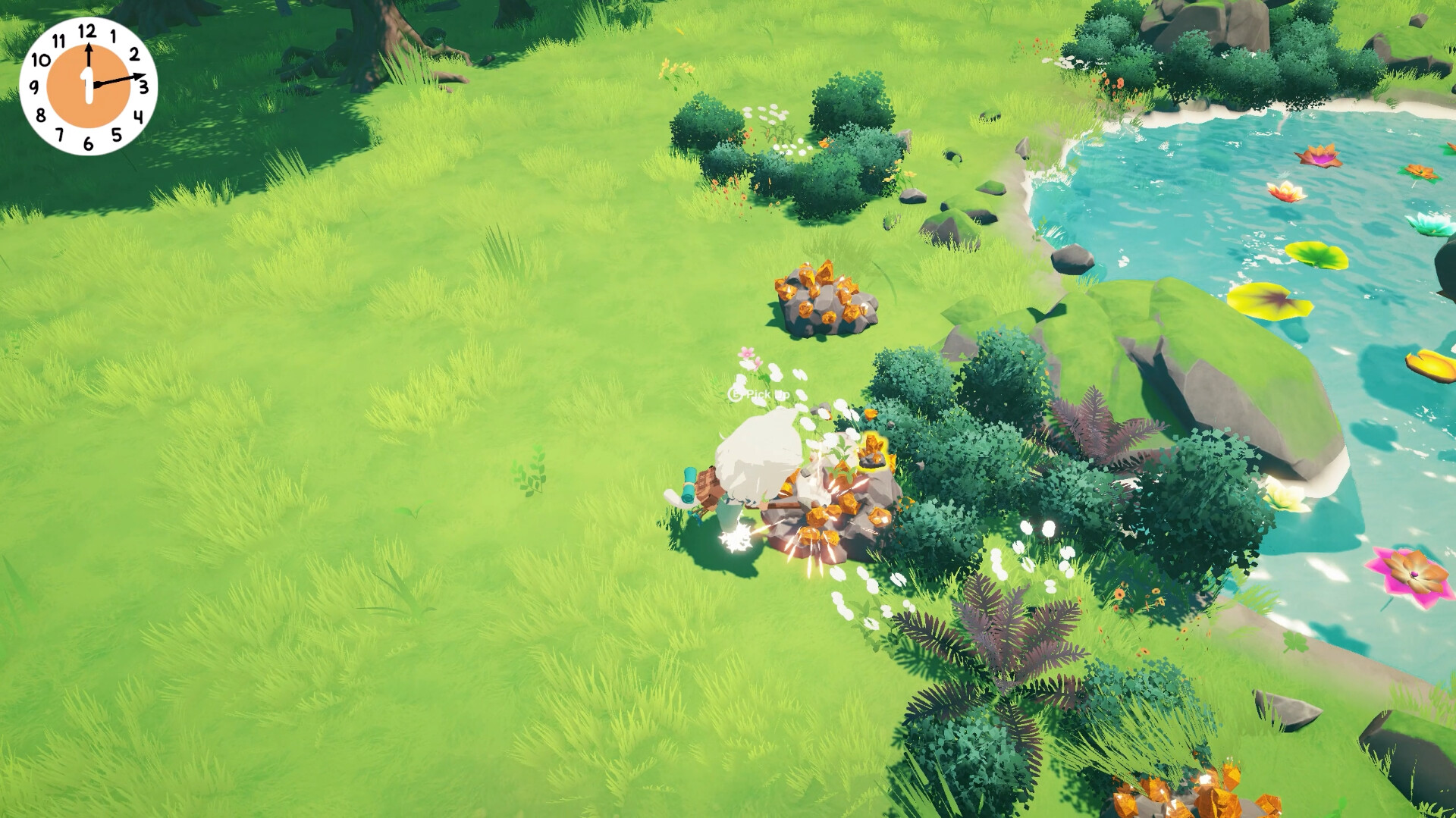Click the green lily pad near the pond center
Viewport: 1456px width, 818px height.
[x=1316, y=254]
